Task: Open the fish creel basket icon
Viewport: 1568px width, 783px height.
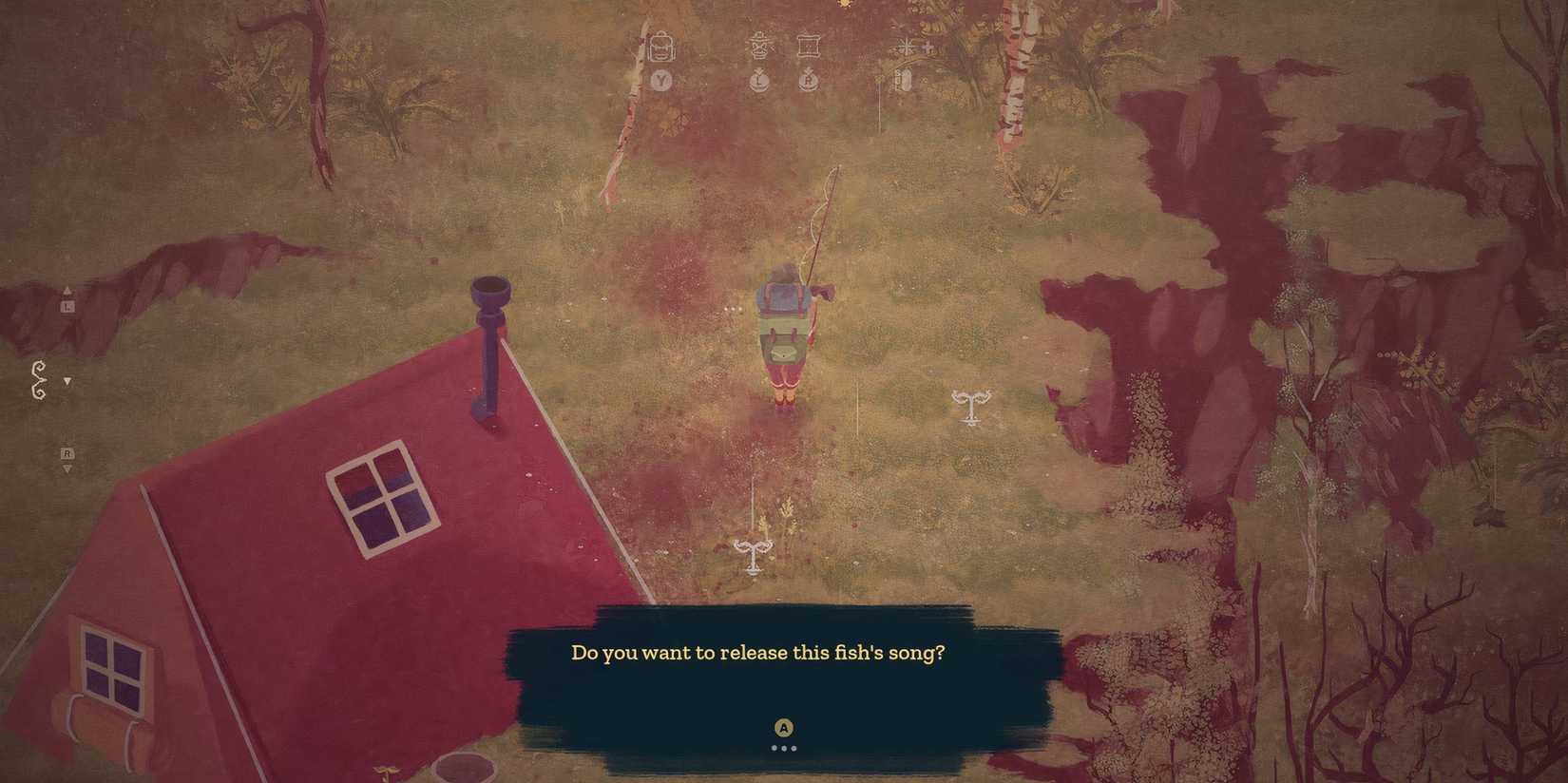Action: pos(809,46)
